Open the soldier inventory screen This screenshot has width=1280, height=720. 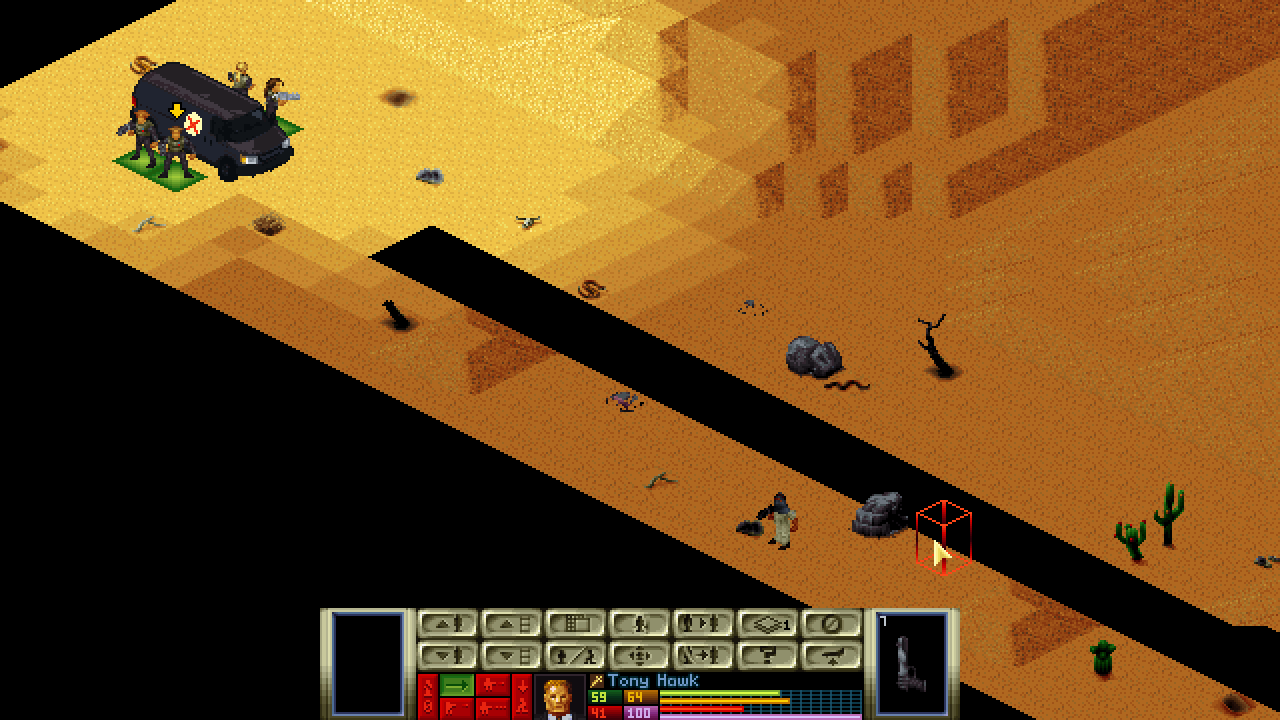coord(639,624)
